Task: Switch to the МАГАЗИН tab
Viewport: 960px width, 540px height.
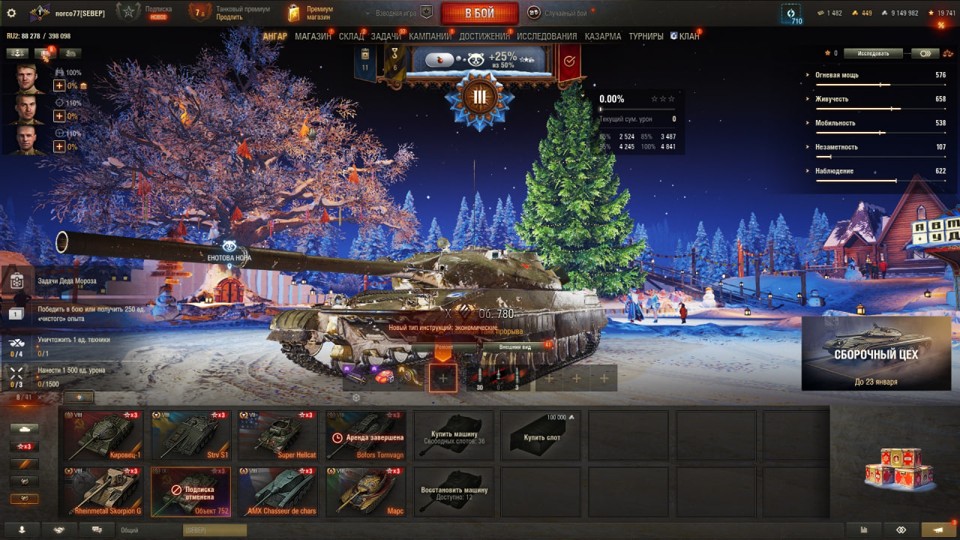Action: (313, 37)
